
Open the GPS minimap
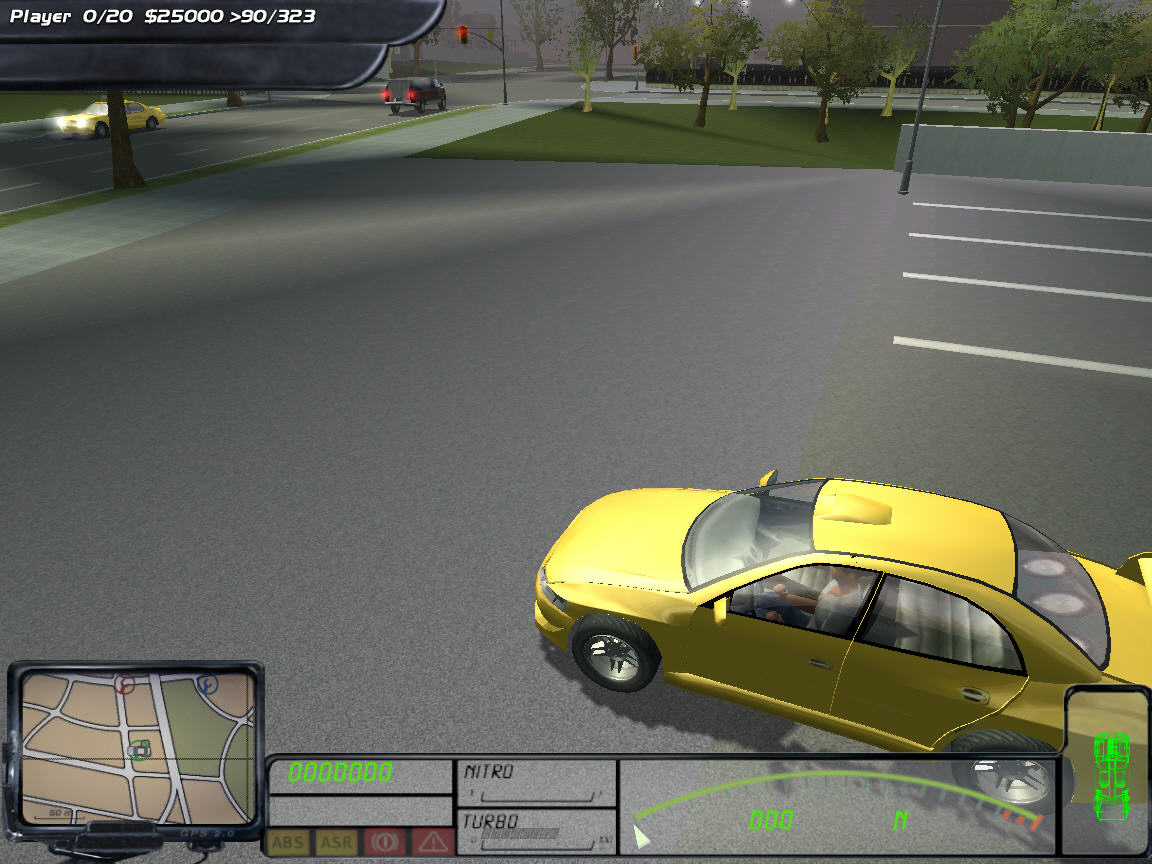(x=137, y=745)
